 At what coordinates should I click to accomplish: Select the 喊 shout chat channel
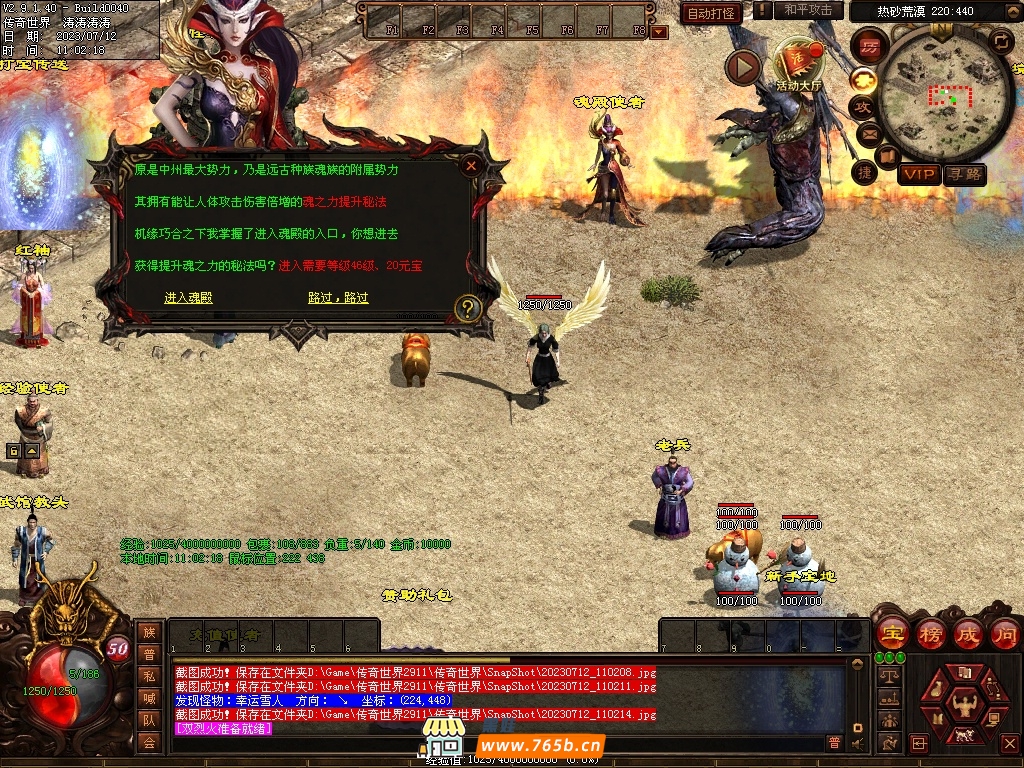[x=149, y=698]
